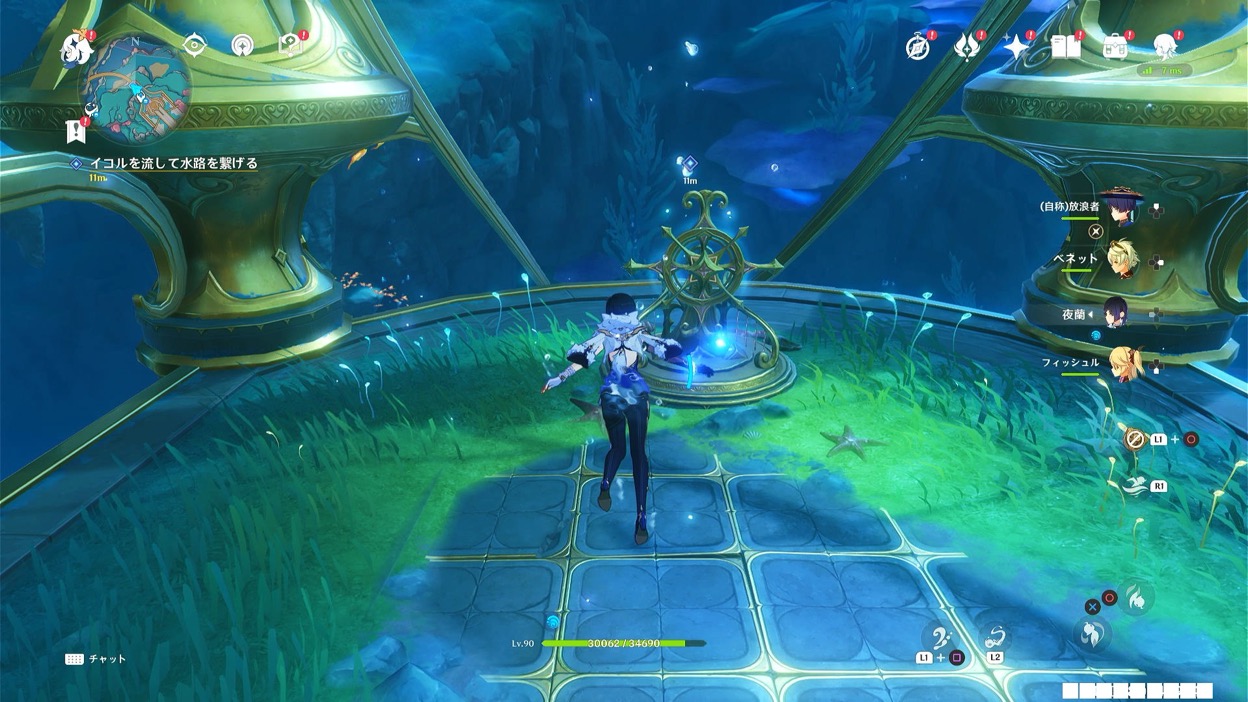Open the character head profile icon
This screenshot has width=1248, height=702.
tap(1165, 46)
